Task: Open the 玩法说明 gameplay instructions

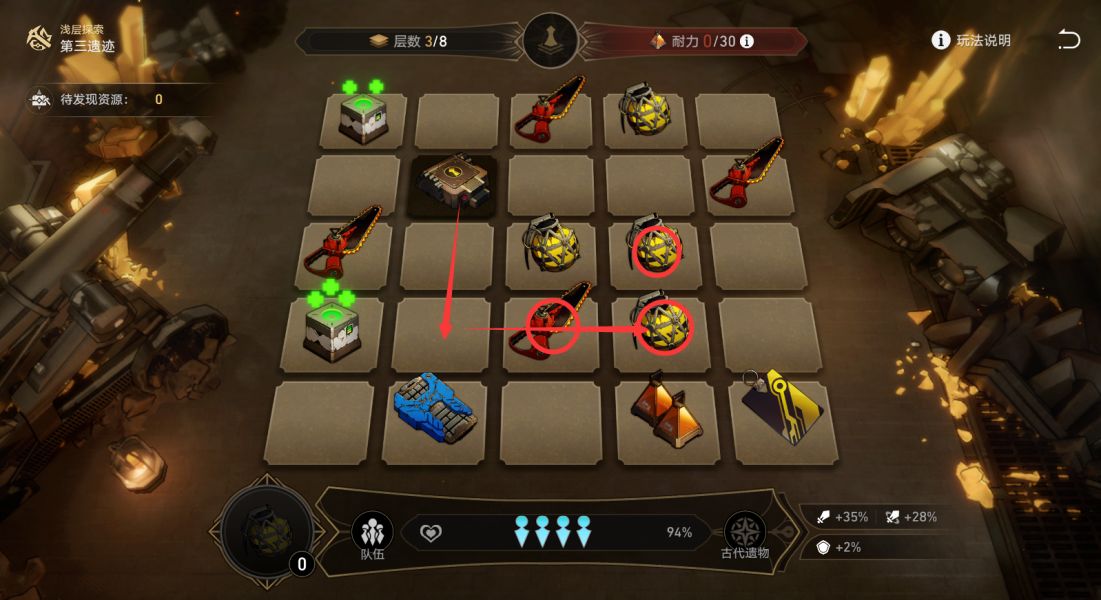Action: coord(971,40)
